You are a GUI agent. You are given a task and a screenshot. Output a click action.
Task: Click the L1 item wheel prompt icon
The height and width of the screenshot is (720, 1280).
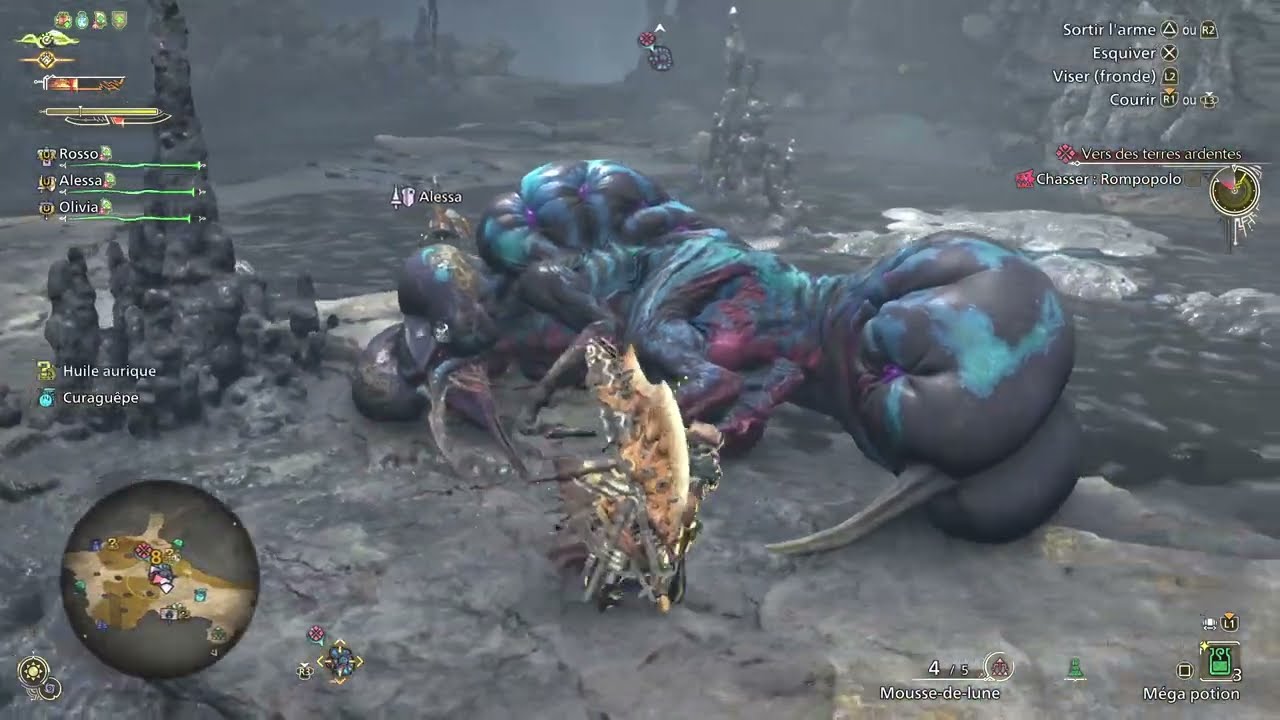(1229, 626)
